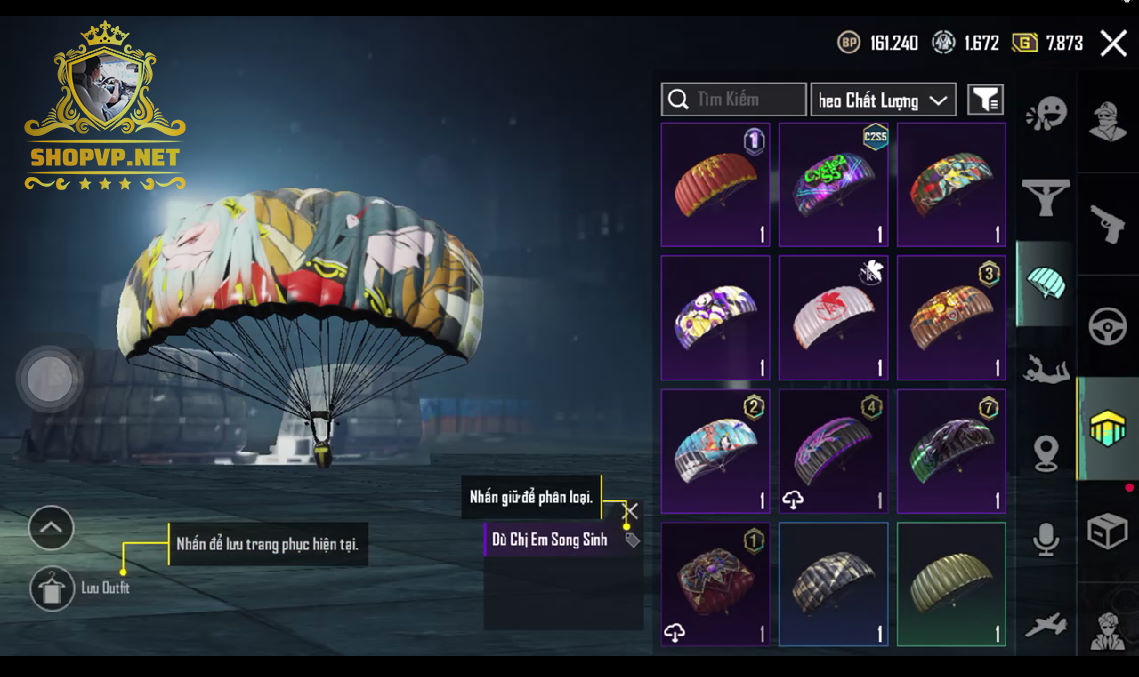Click the up-arrow expand button
Screen dimensions: 1139x677
(51, 527)
